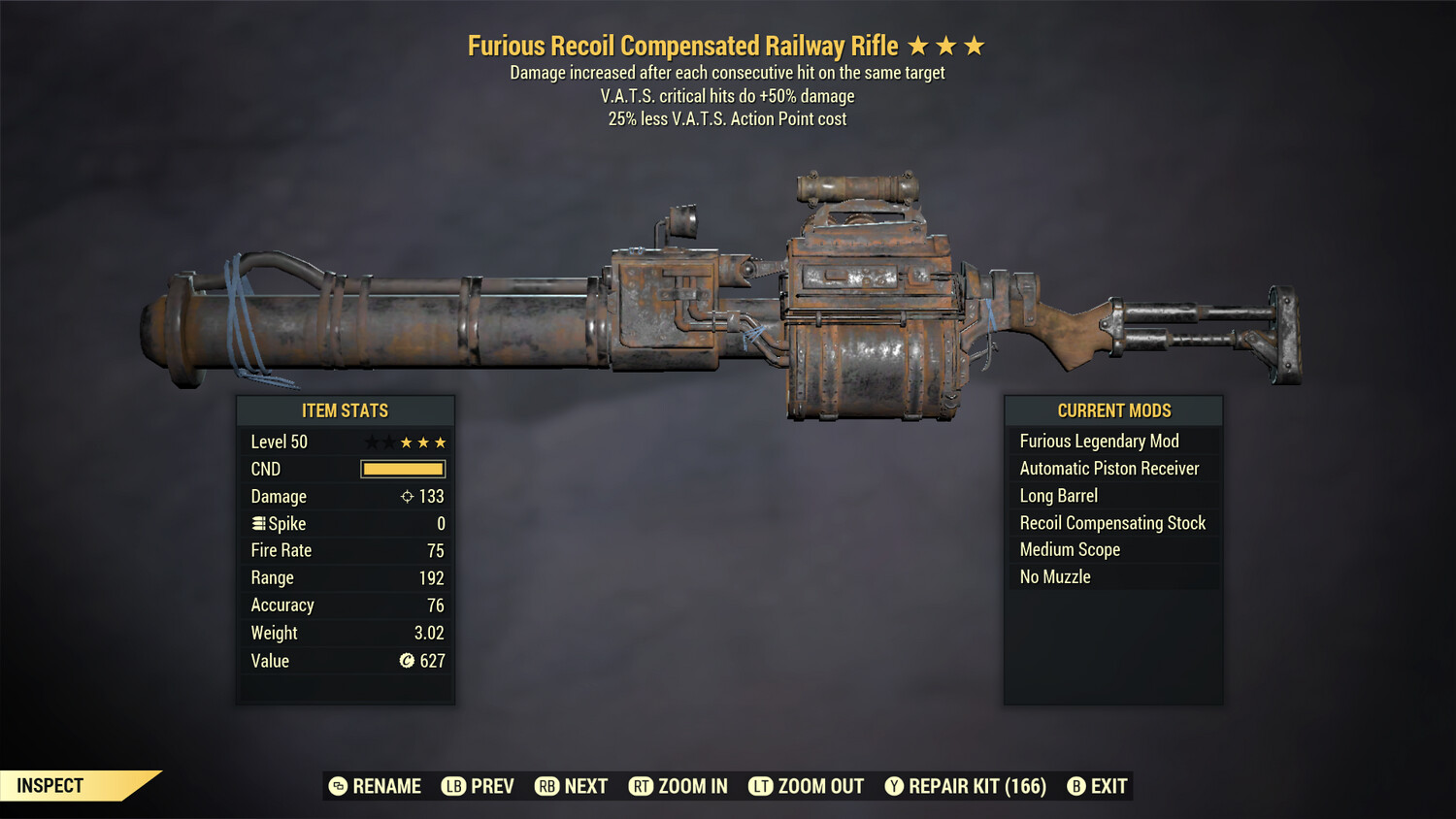Select the Furious Legendary Mod entry
Viewport: 1456px width, 819px height.
click(1099, 441)
